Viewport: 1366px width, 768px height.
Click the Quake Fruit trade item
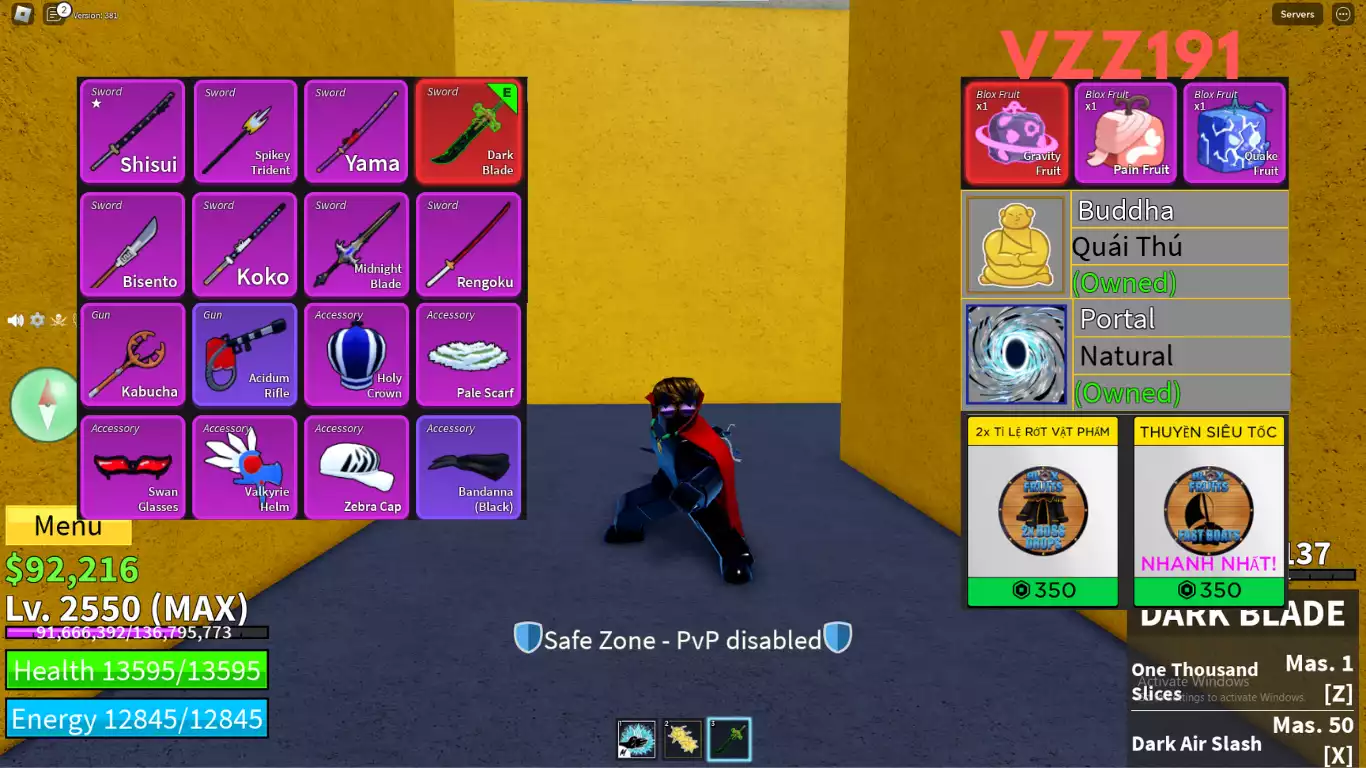(1235, 134)
